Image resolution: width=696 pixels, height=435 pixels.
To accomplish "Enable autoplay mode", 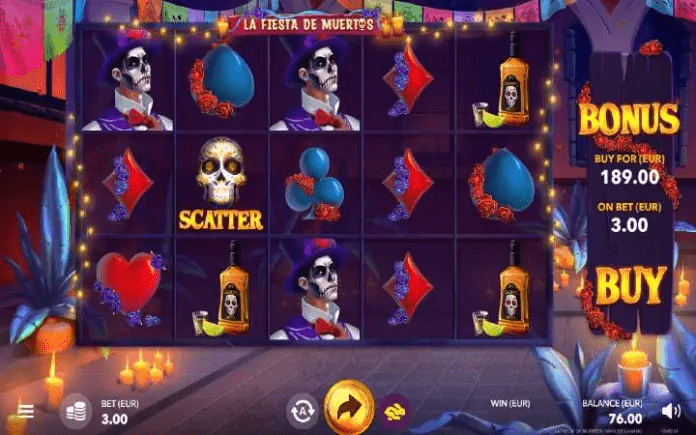I will click(301, 409).
